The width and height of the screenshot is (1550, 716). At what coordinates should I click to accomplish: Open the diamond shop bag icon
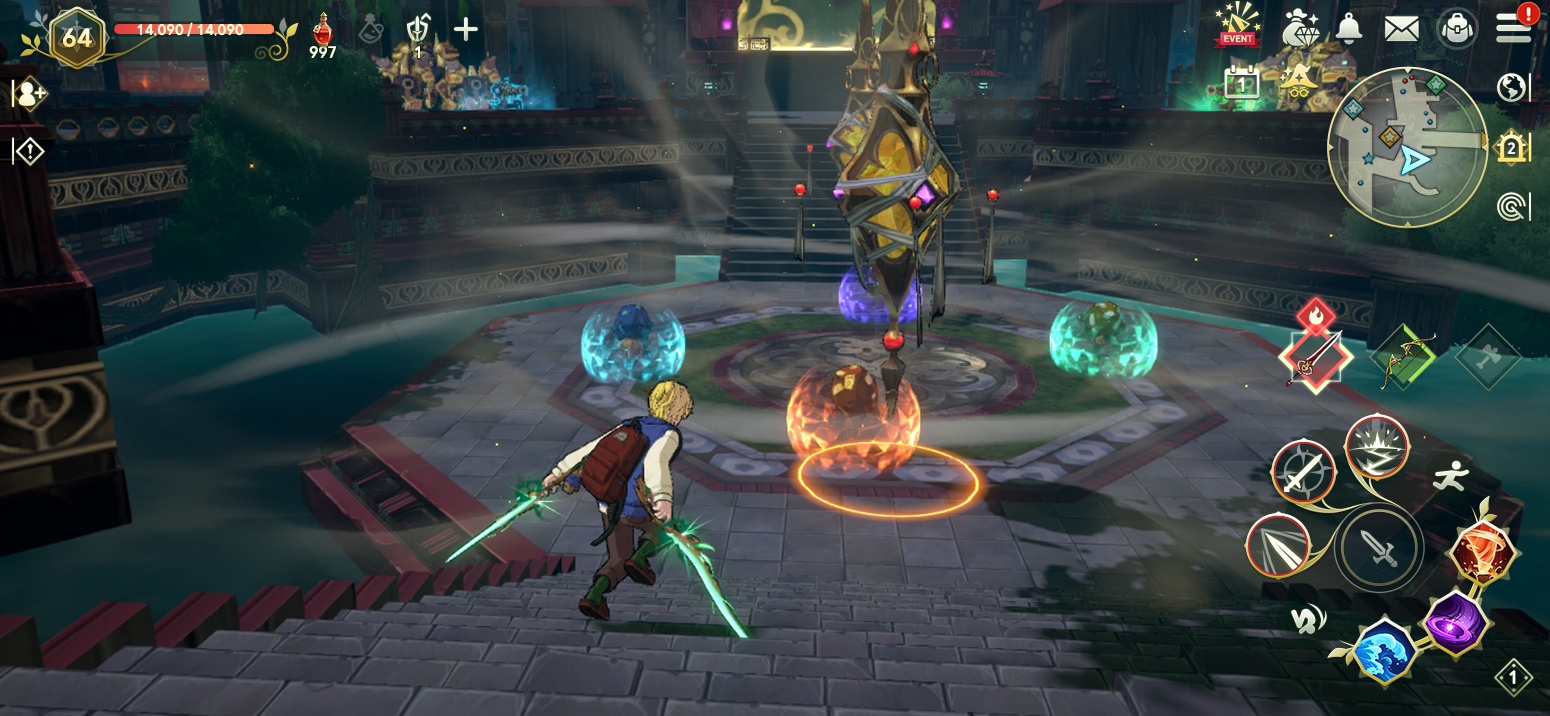[1301, 27]
